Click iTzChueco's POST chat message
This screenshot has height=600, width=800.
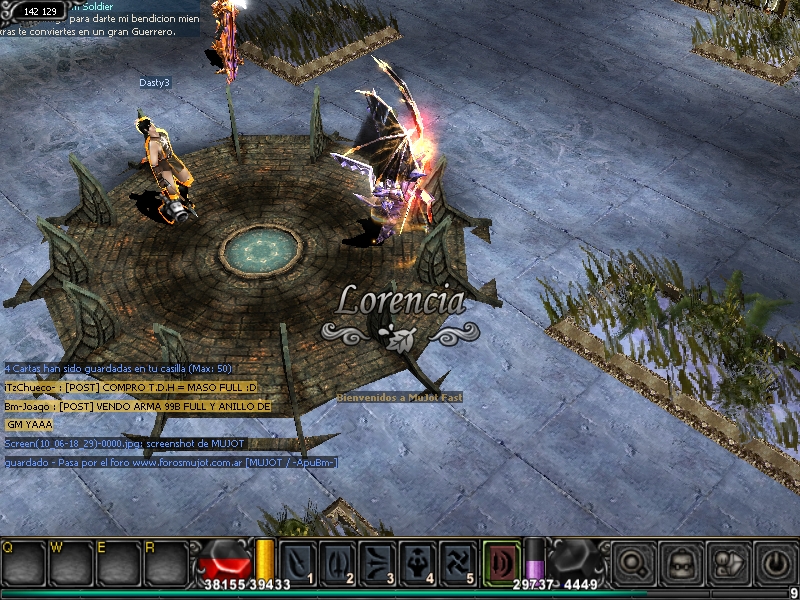click(132, 388)
